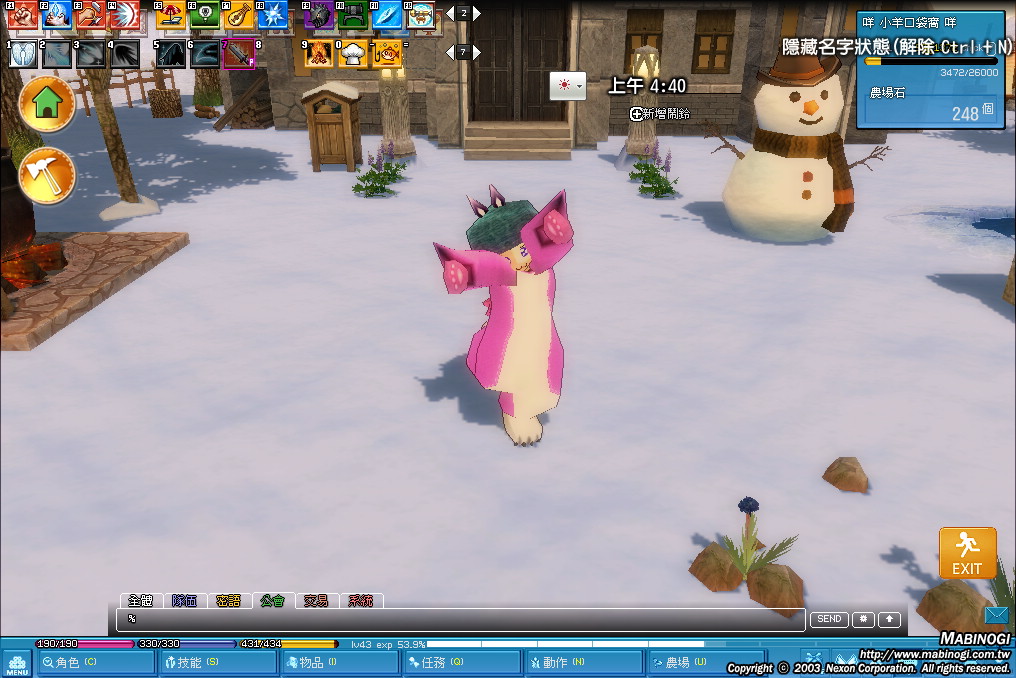Activate the campfire skill icon
1016x678 pixels.
pos(320,53)
